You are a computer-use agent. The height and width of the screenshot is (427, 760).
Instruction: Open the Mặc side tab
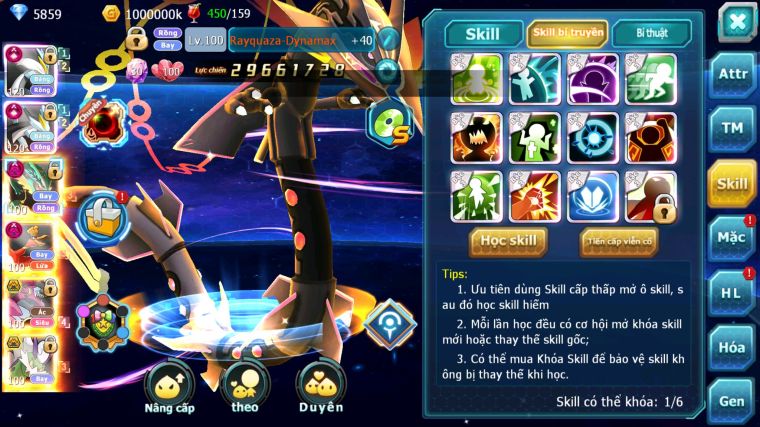[732, 239]
